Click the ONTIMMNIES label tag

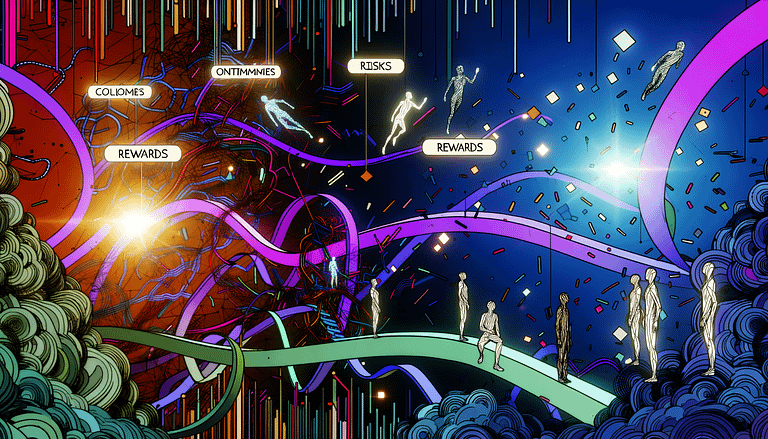coord(245,72)
